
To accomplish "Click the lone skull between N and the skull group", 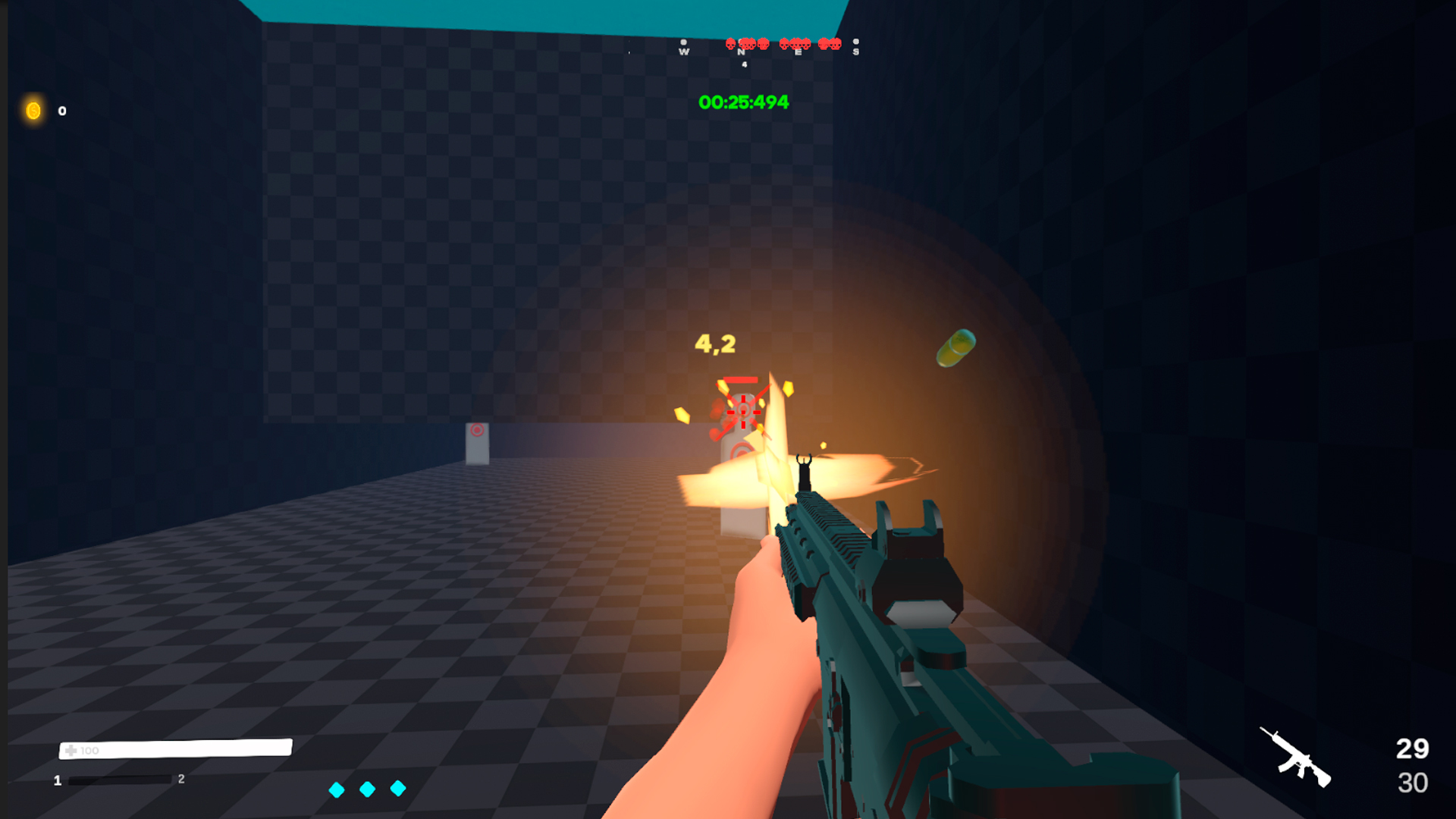I will [x=763, y=44].
